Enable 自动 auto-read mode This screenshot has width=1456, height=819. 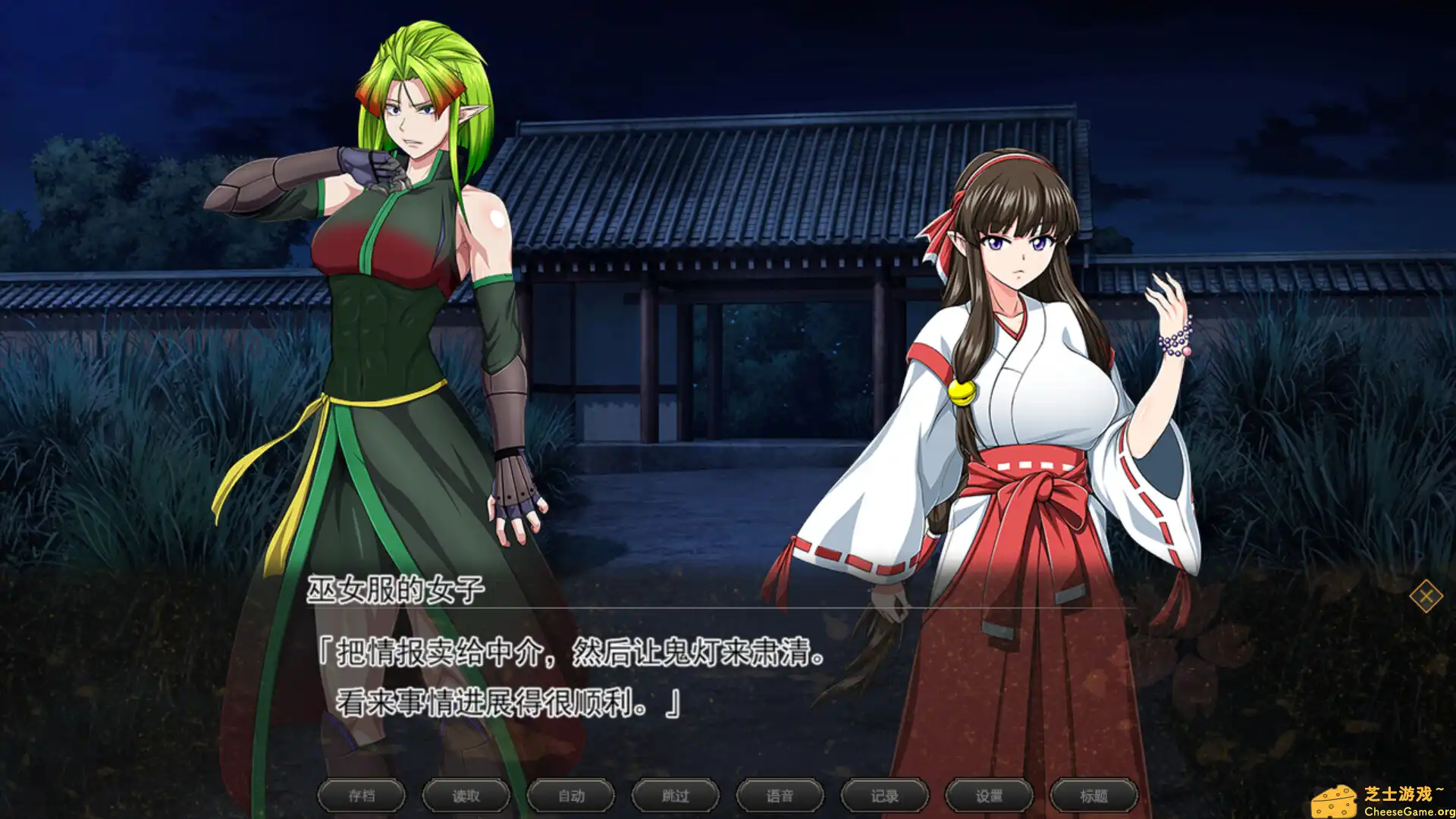click(570, 795)
